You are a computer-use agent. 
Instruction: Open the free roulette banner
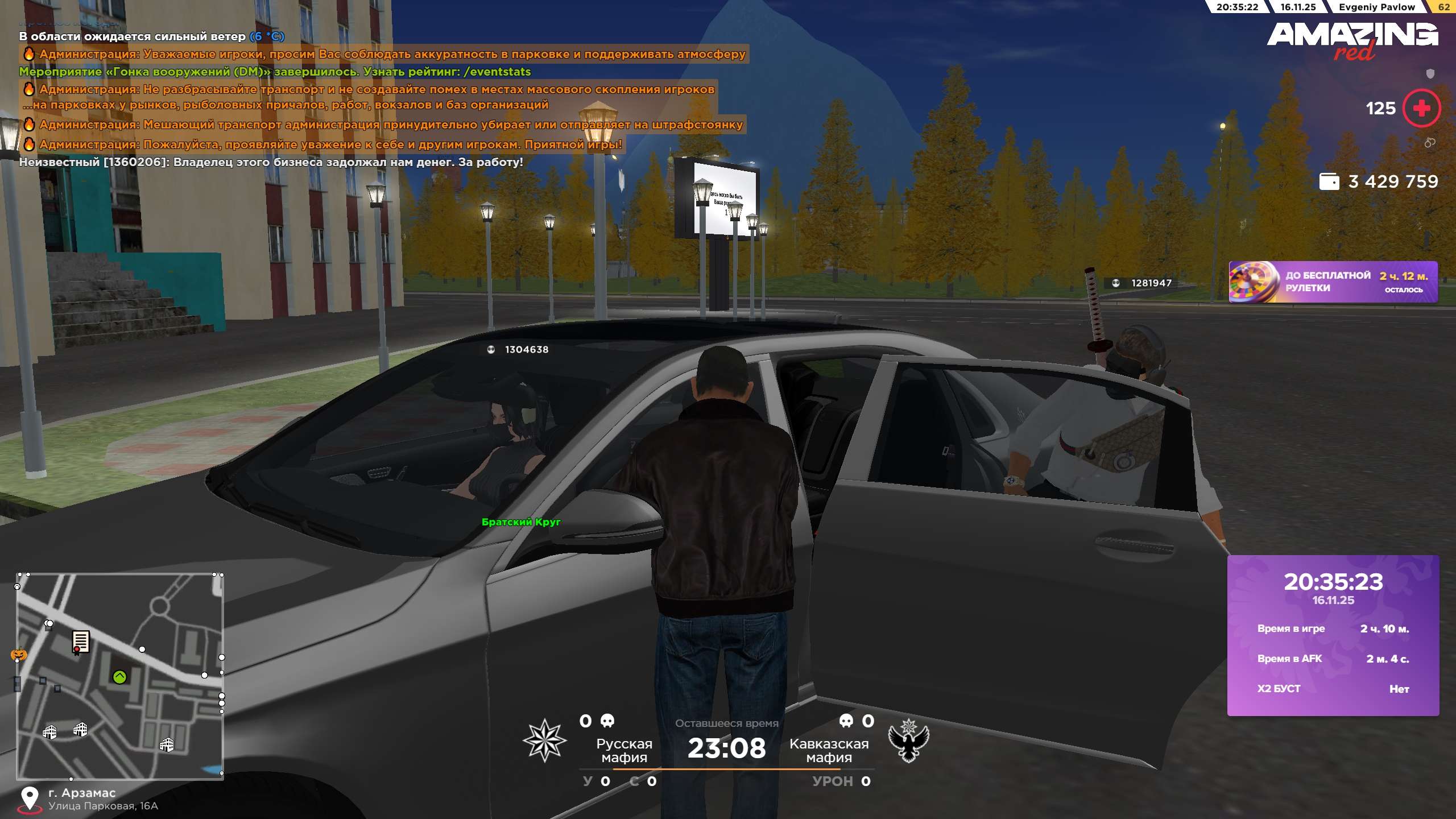pyautogui.click(x=1333, y=282)
